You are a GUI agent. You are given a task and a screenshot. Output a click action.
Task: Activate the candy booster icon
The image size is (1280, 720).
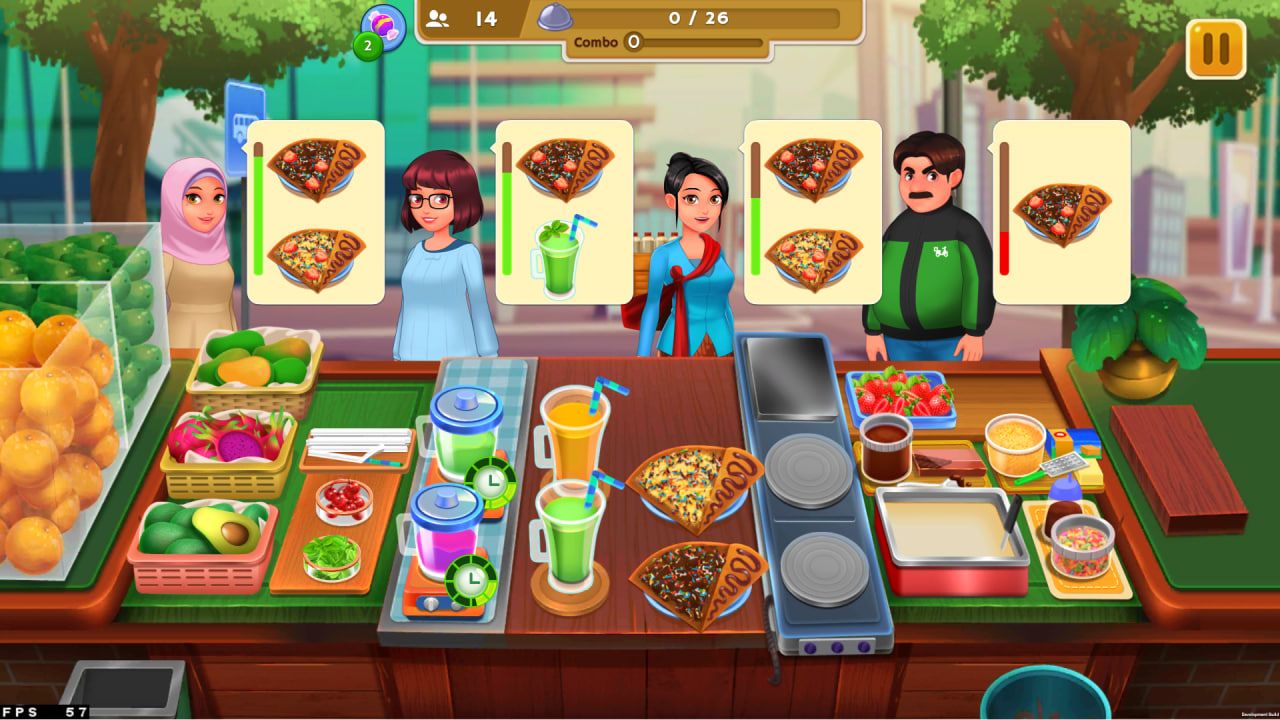(x=383, y=27)
